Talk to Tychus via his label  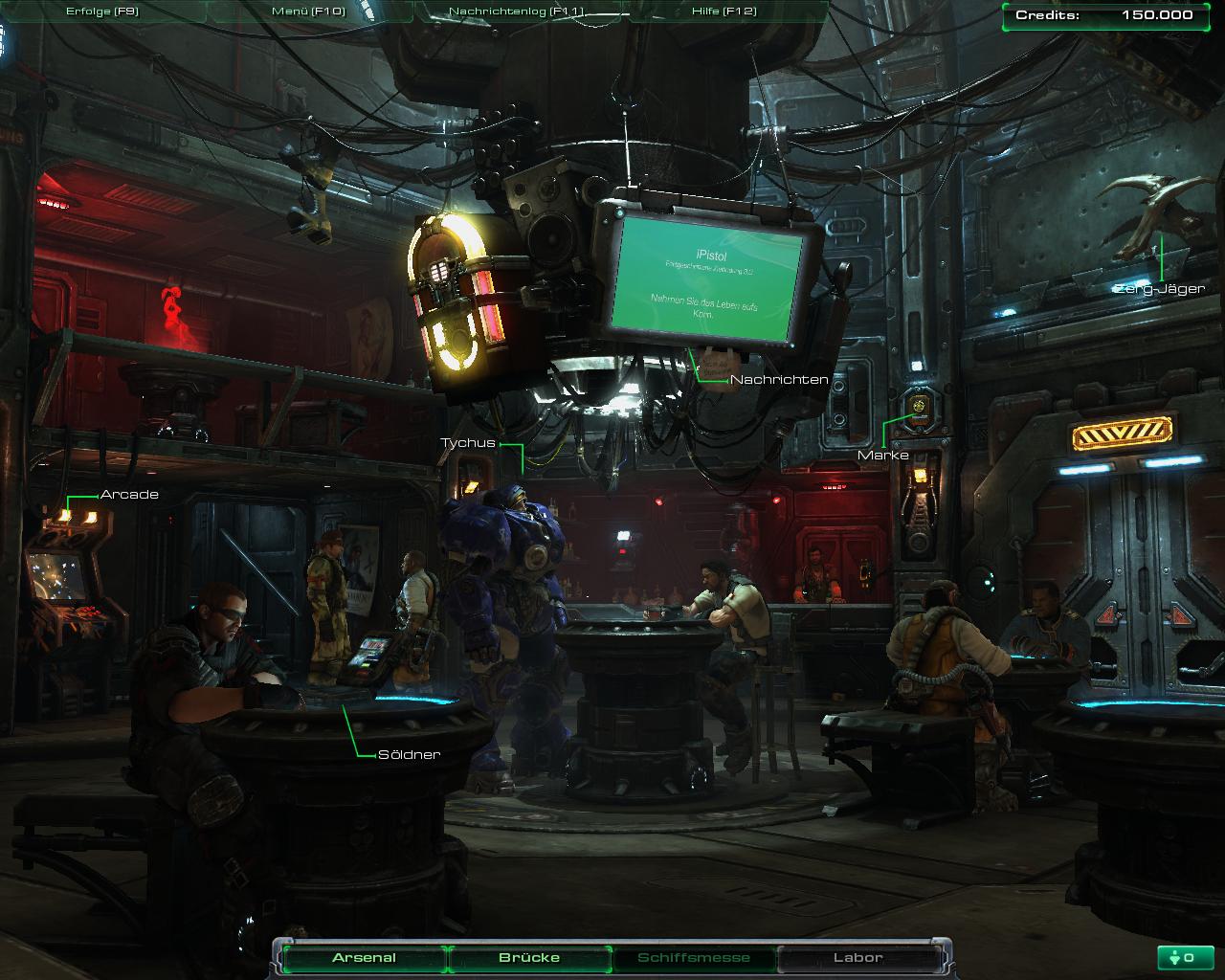coord(468,443)
